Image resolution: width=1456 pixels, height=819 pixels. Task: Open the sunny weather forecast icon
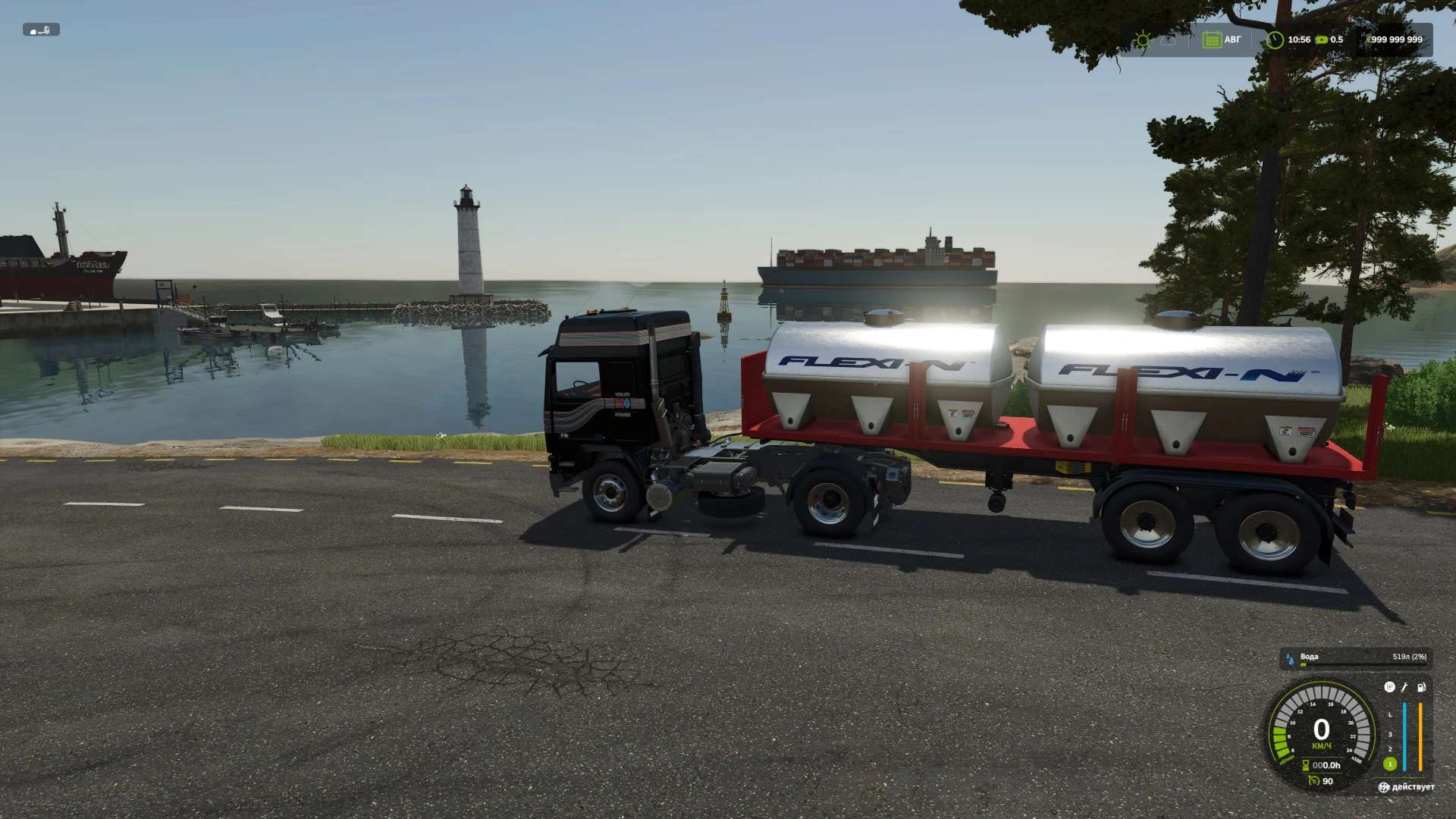1141,40
